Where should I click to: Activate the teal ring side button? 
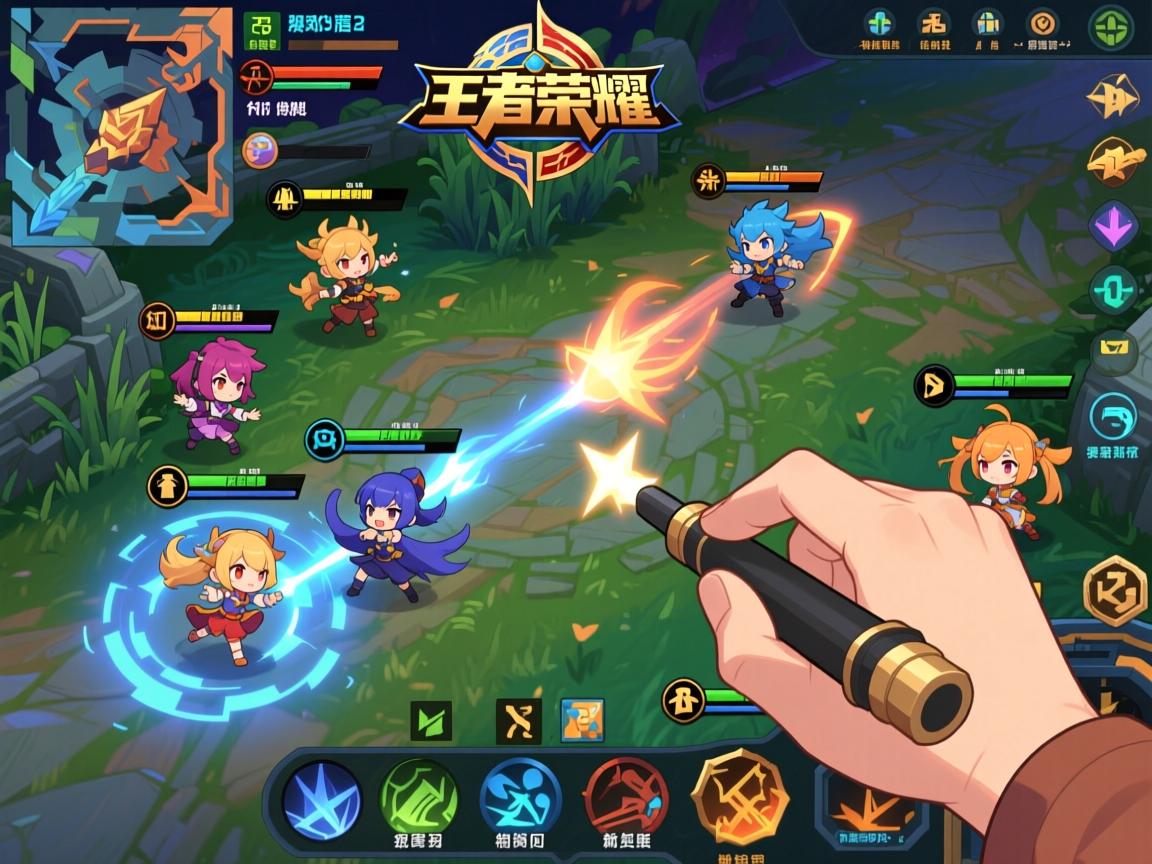point(1113,291)
